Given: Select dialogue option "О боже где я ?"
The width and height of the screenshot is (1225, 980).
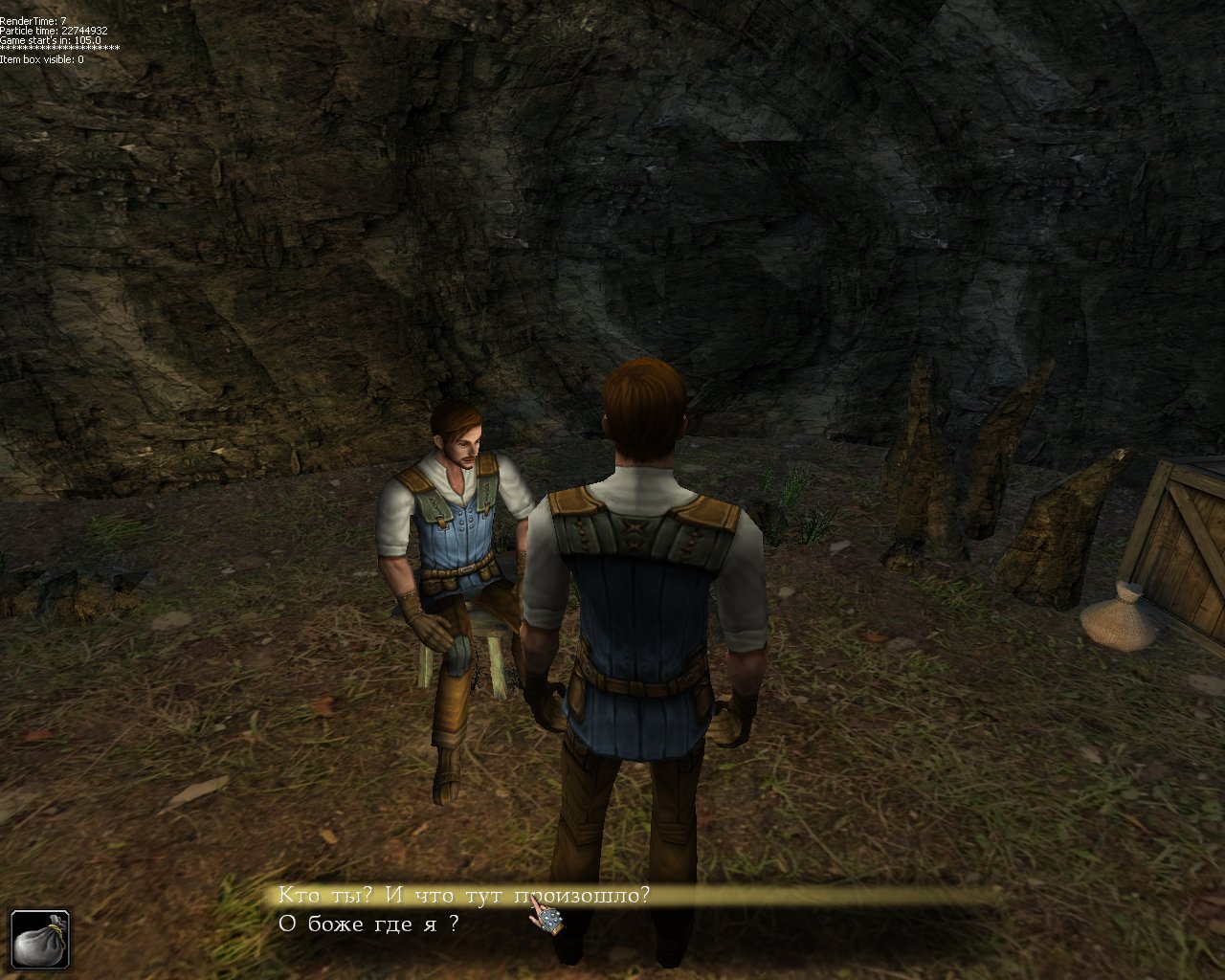Looking at the screenshot, I should coord(368,924).
